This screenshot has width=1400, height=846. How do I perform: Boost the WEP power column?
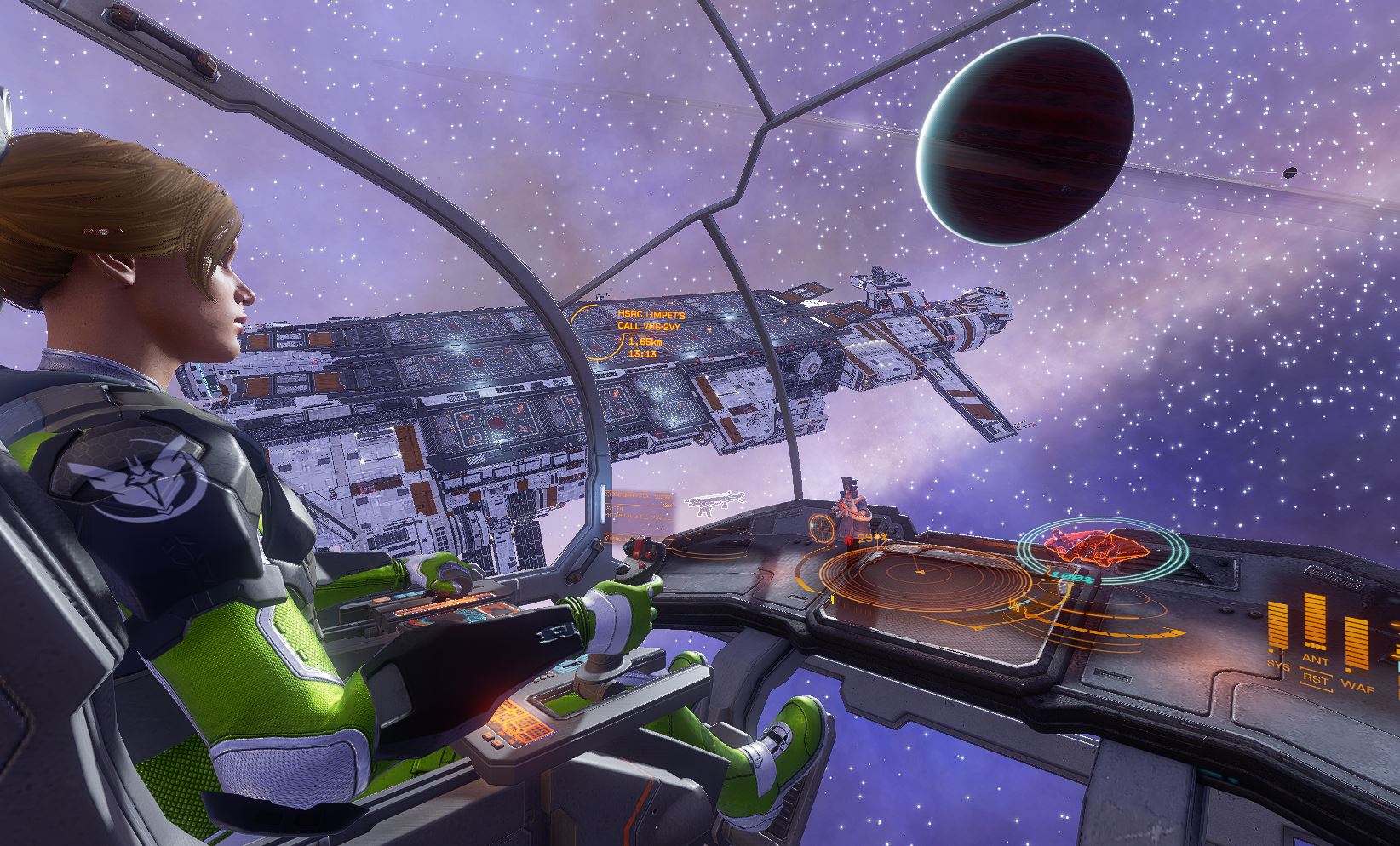point(1355,644)
